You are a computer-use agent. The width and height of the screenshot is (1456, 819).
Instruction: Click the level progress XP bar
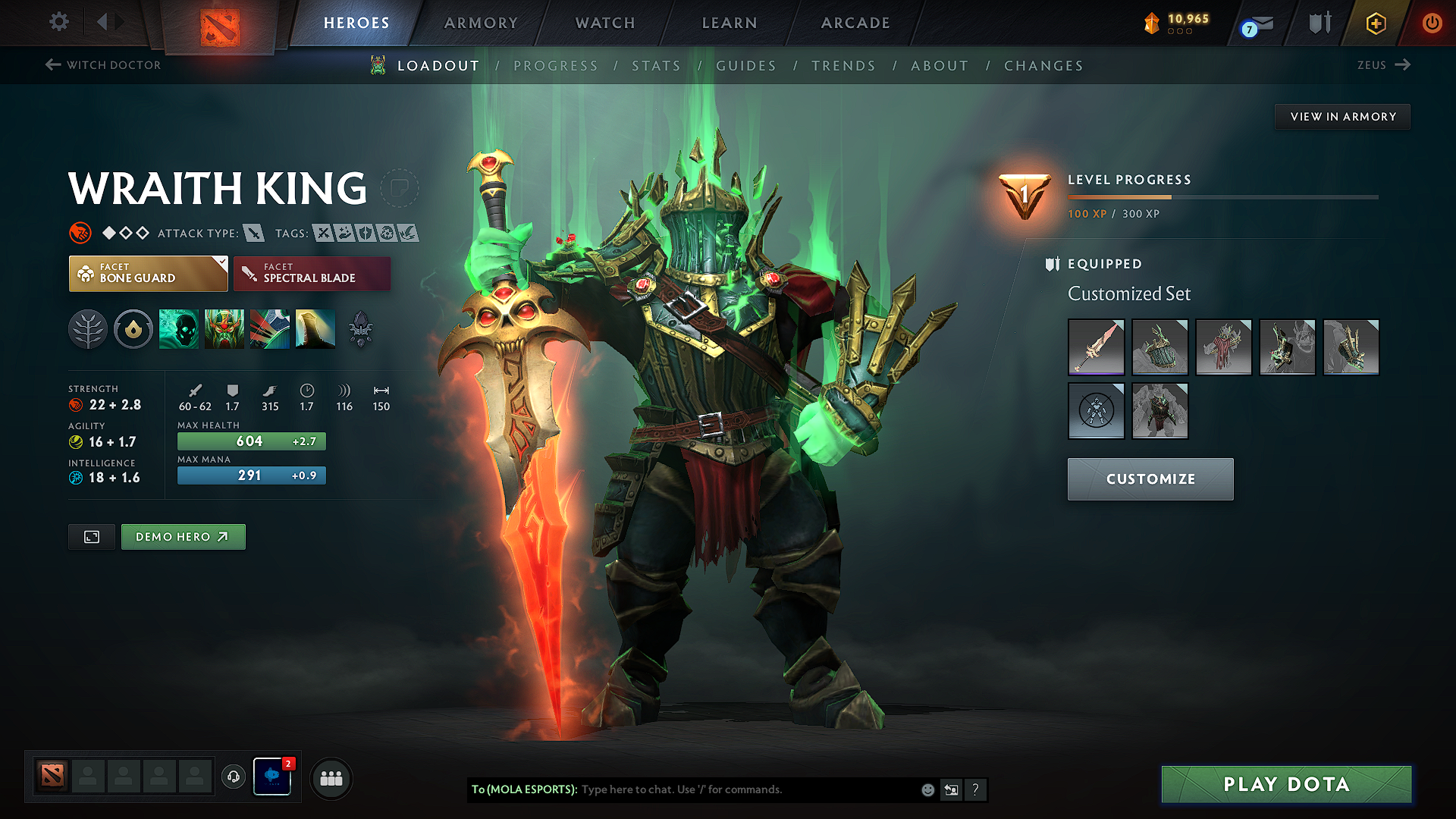[1221, 197]
